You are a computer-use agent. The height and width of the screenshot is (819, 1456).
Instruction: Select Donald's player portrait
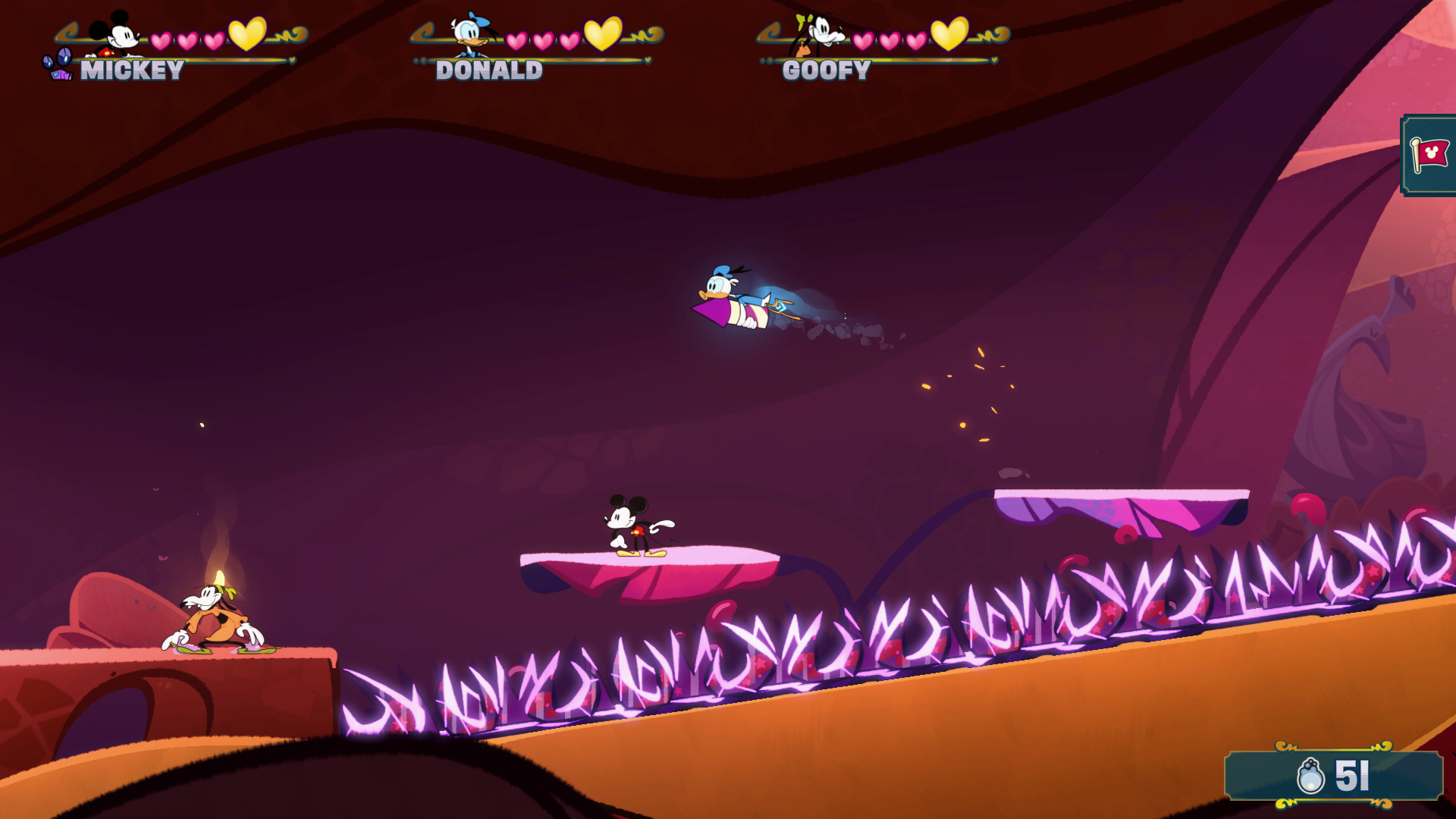pyautogui.click(x=469, y=35)
